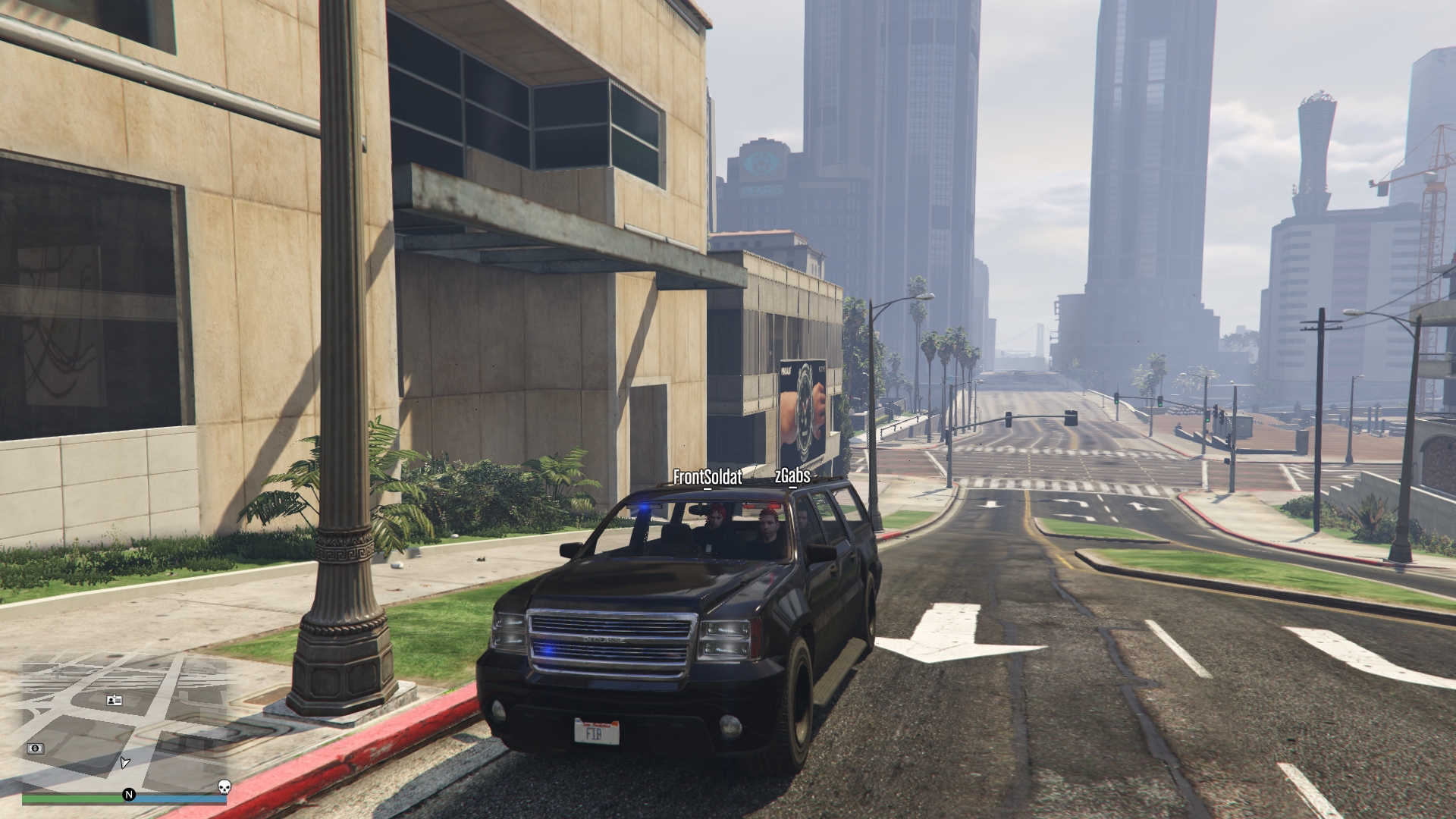Select the zGabs player name tag
Image resolution: width=1456 pixels, height=819 pixels.
pos(792,476)
